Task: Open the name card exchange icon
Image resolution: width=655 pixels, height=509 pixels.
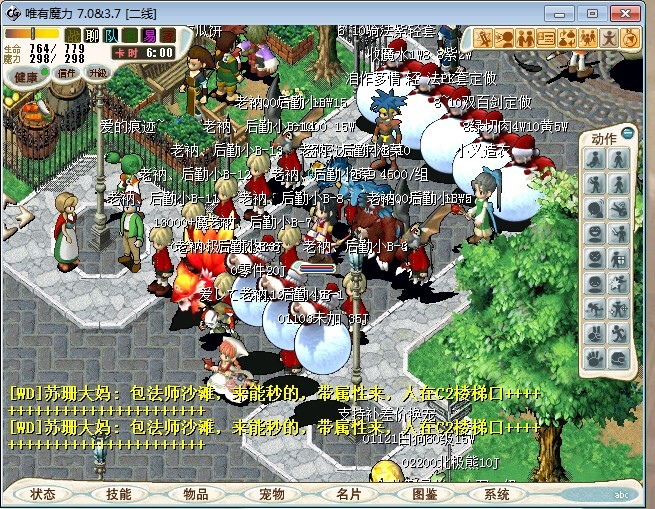Action: point(546,38)
